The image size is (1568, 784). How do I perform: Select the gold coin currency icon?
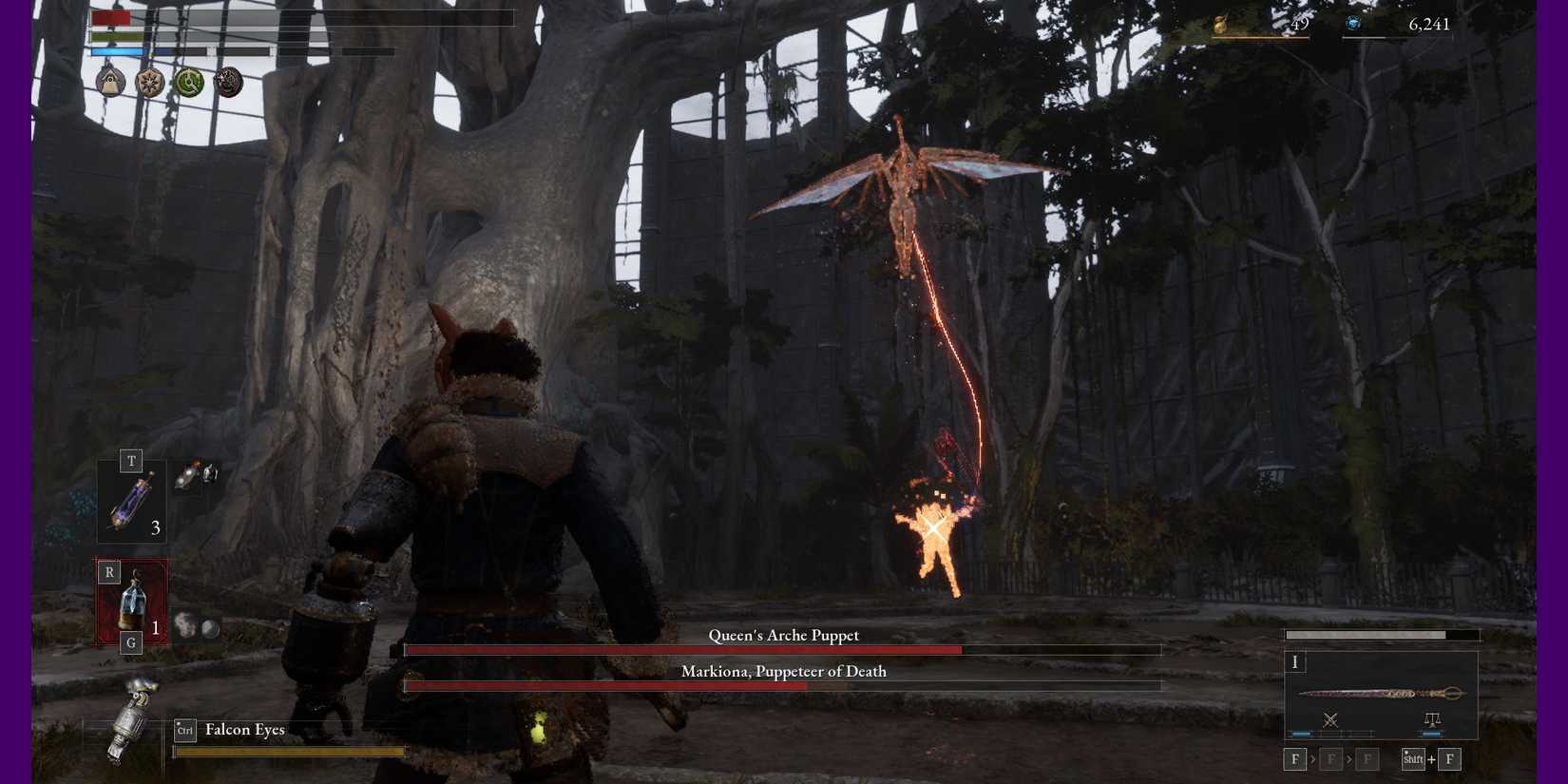tap(1219, 23)
